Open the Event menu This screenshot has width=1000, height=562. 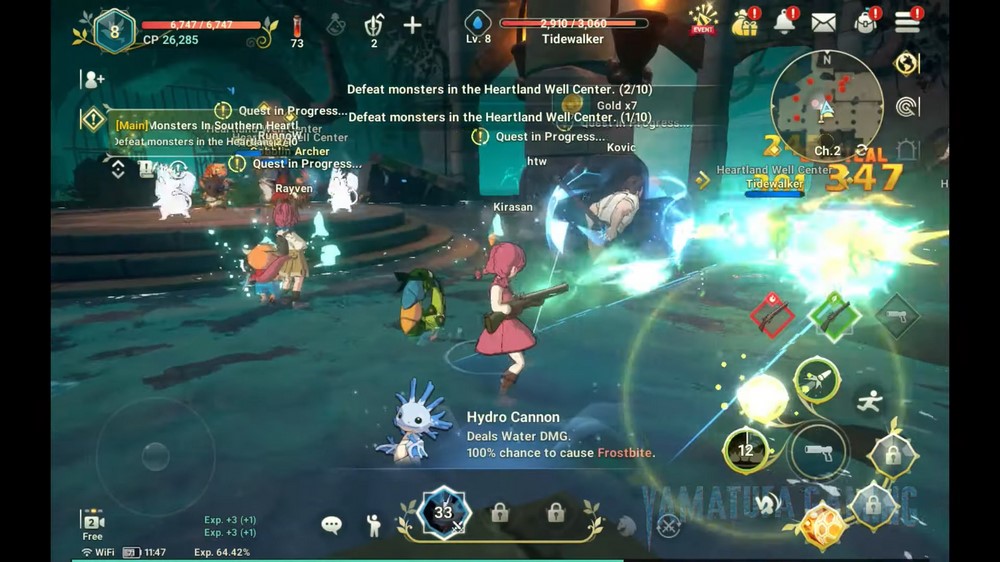click(x=704, y=19)
